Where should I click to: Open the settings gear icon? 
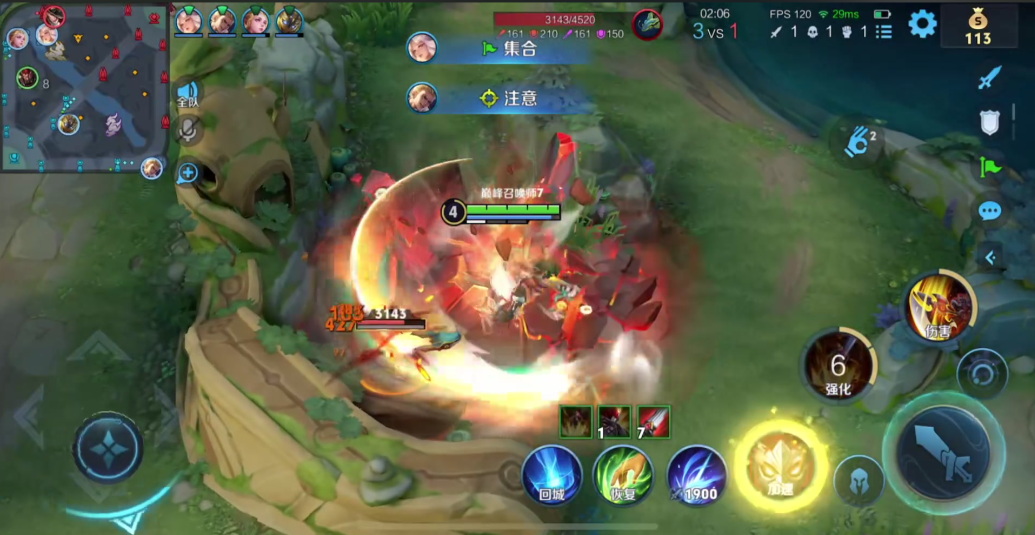(921, 24)
